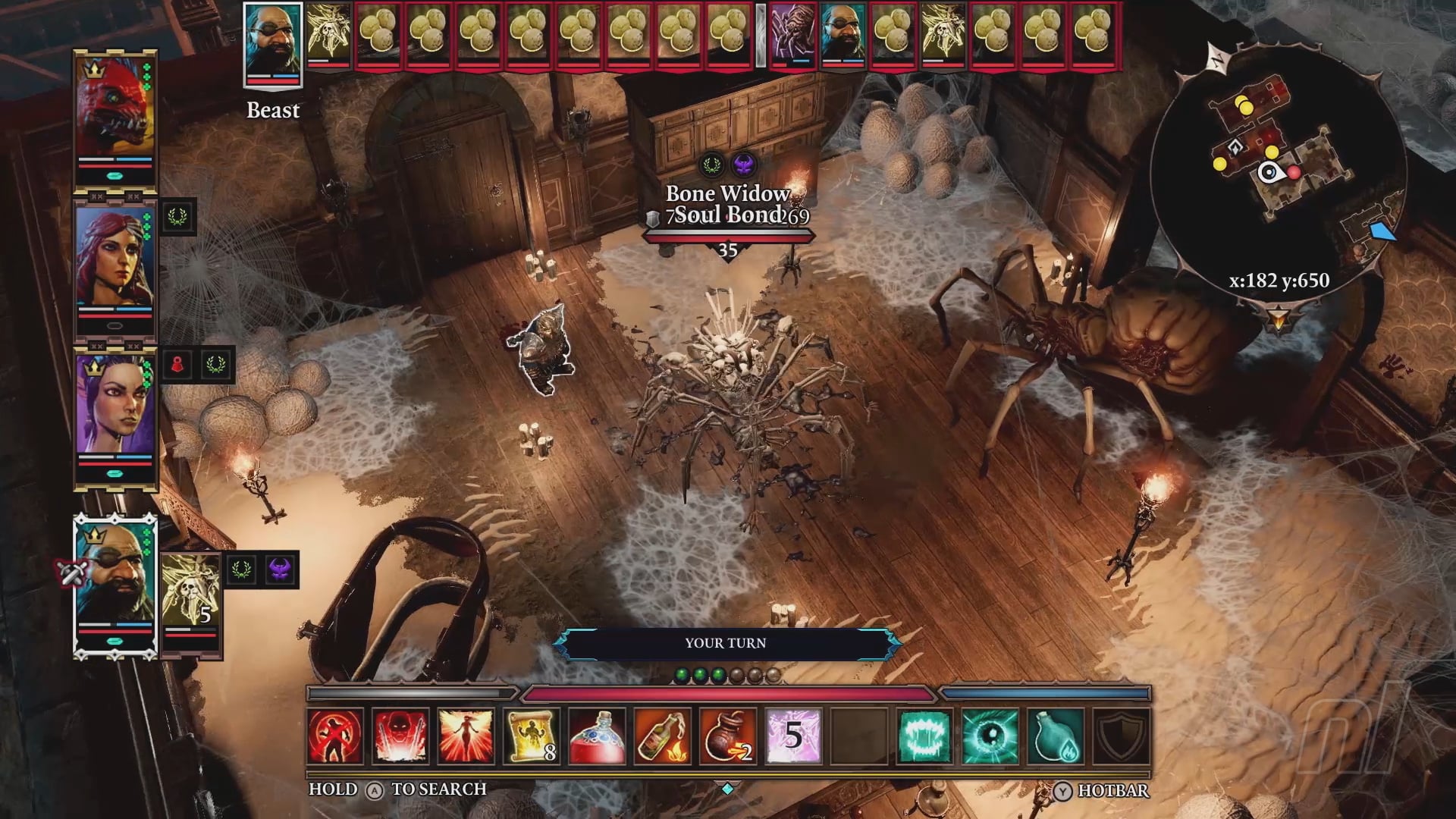This screenshot has width=1456, height=819.
Task: Select the greyed-out shield hotbar slot
Action: click(1121, 736)
